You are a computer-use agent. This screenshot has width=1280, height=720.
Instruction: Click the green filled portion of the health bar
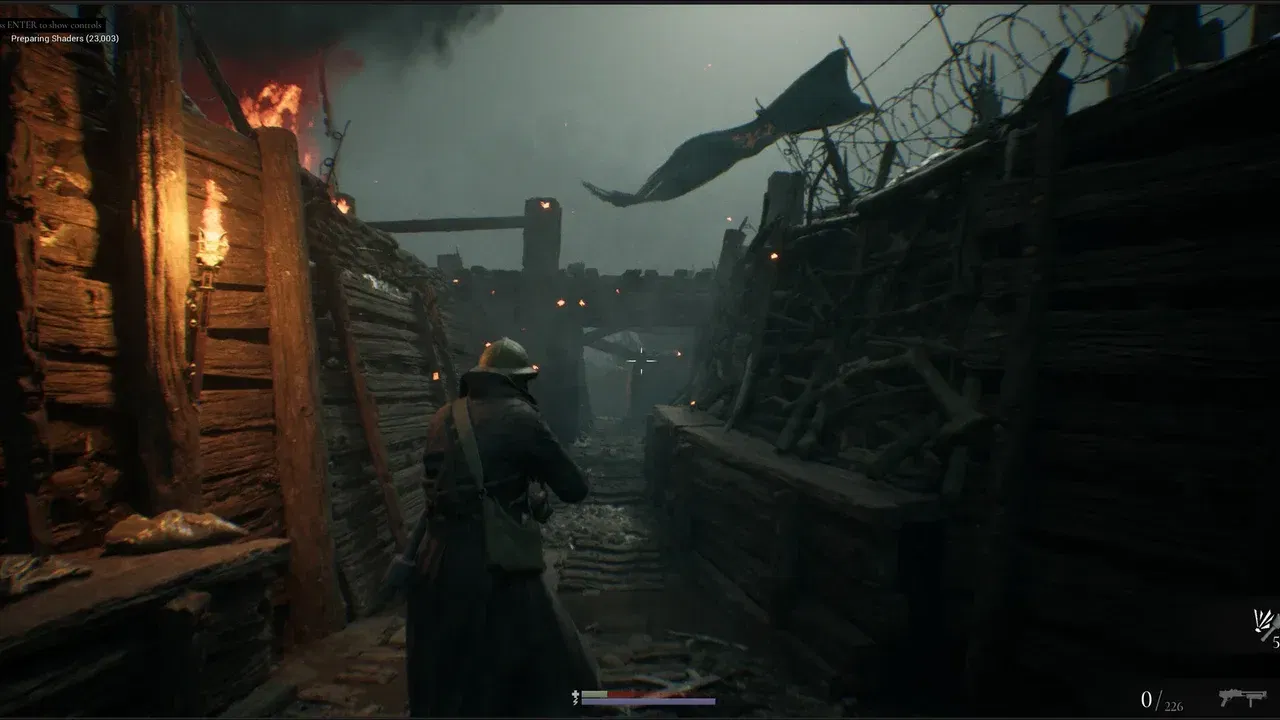tap(594, 693)
